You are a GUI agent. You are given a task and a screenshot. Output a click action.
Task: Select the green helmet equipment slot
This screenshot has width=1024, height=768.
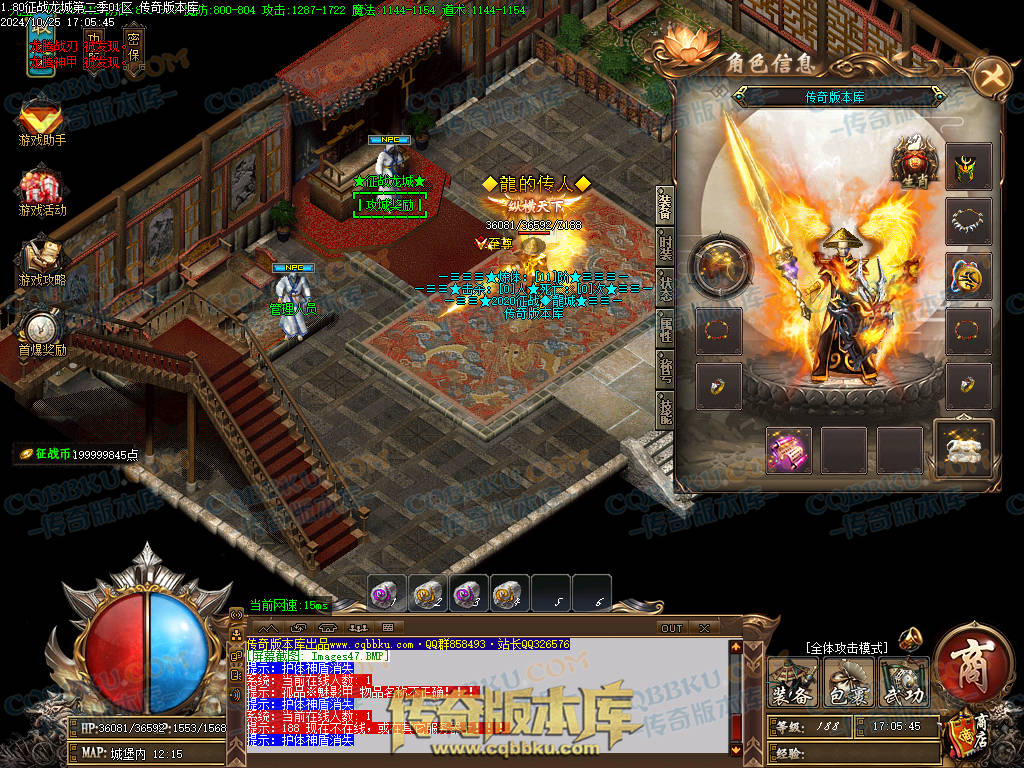click(968, 166)
